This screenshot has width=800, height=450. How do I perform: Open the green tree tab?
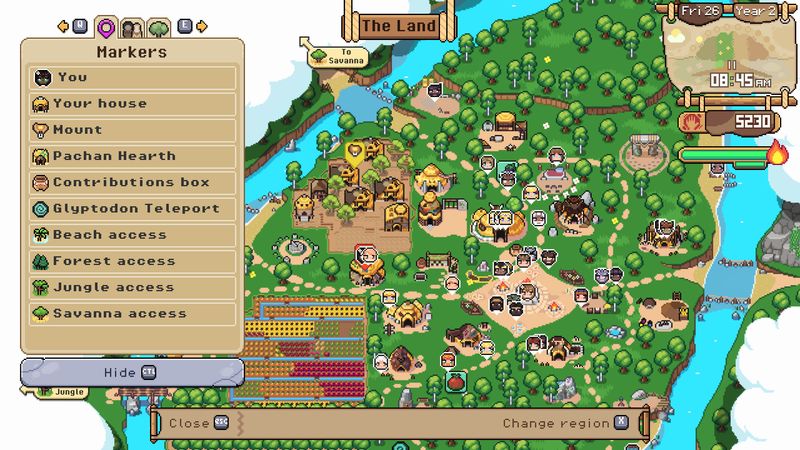[158, 27]
